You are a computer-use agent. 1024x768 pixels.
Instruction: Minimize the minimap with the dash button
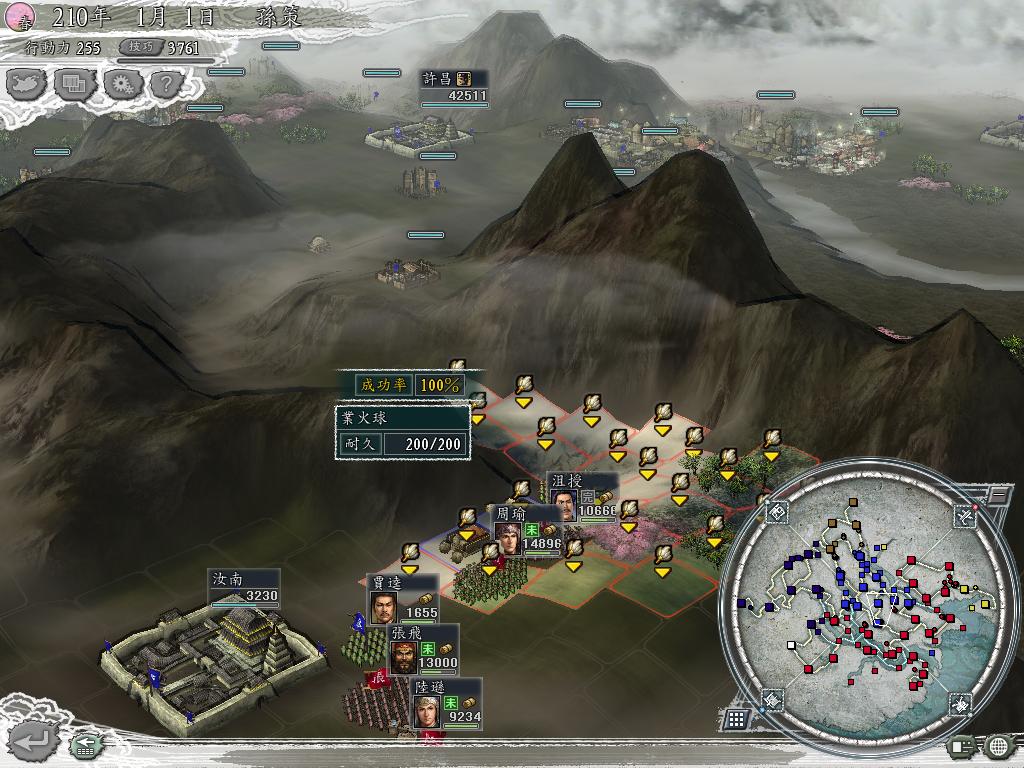pyautogui.click(x=997, y=494)
